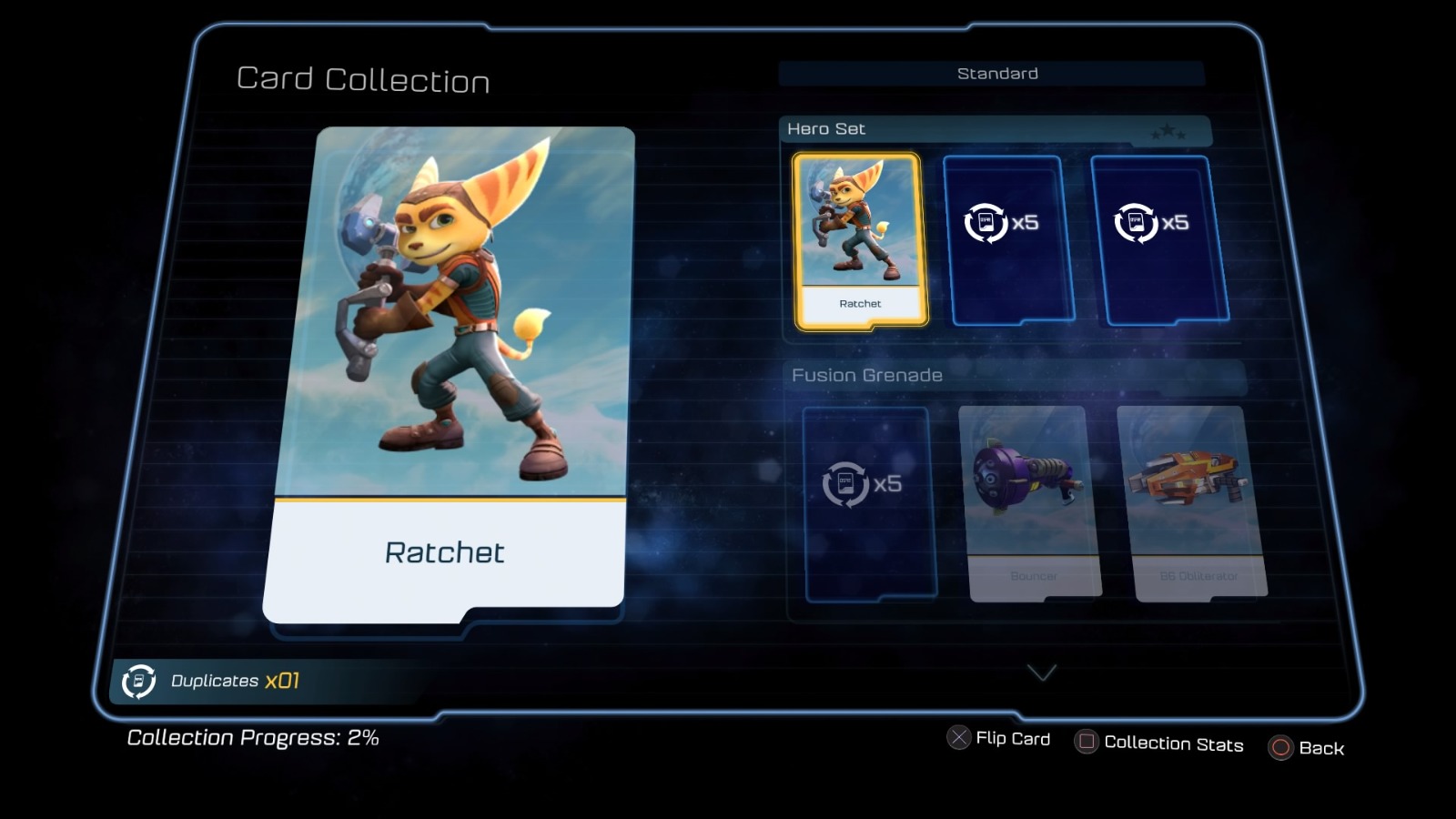
Task: Expand the Fusion Grenade set header
Action: coord(864,374)
